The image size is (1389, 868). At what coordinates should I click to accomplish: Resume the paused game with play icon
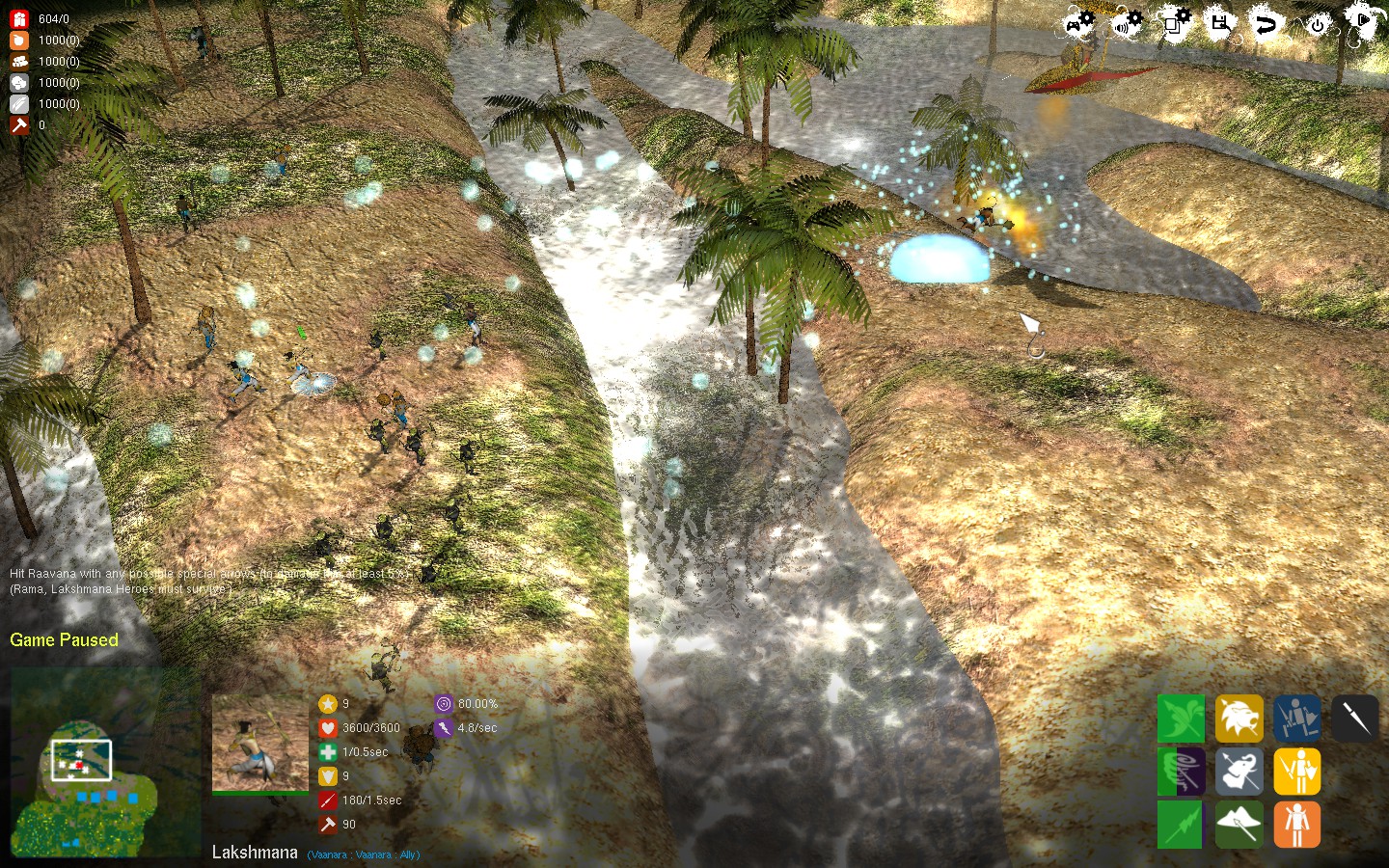tap(1363, 21)
